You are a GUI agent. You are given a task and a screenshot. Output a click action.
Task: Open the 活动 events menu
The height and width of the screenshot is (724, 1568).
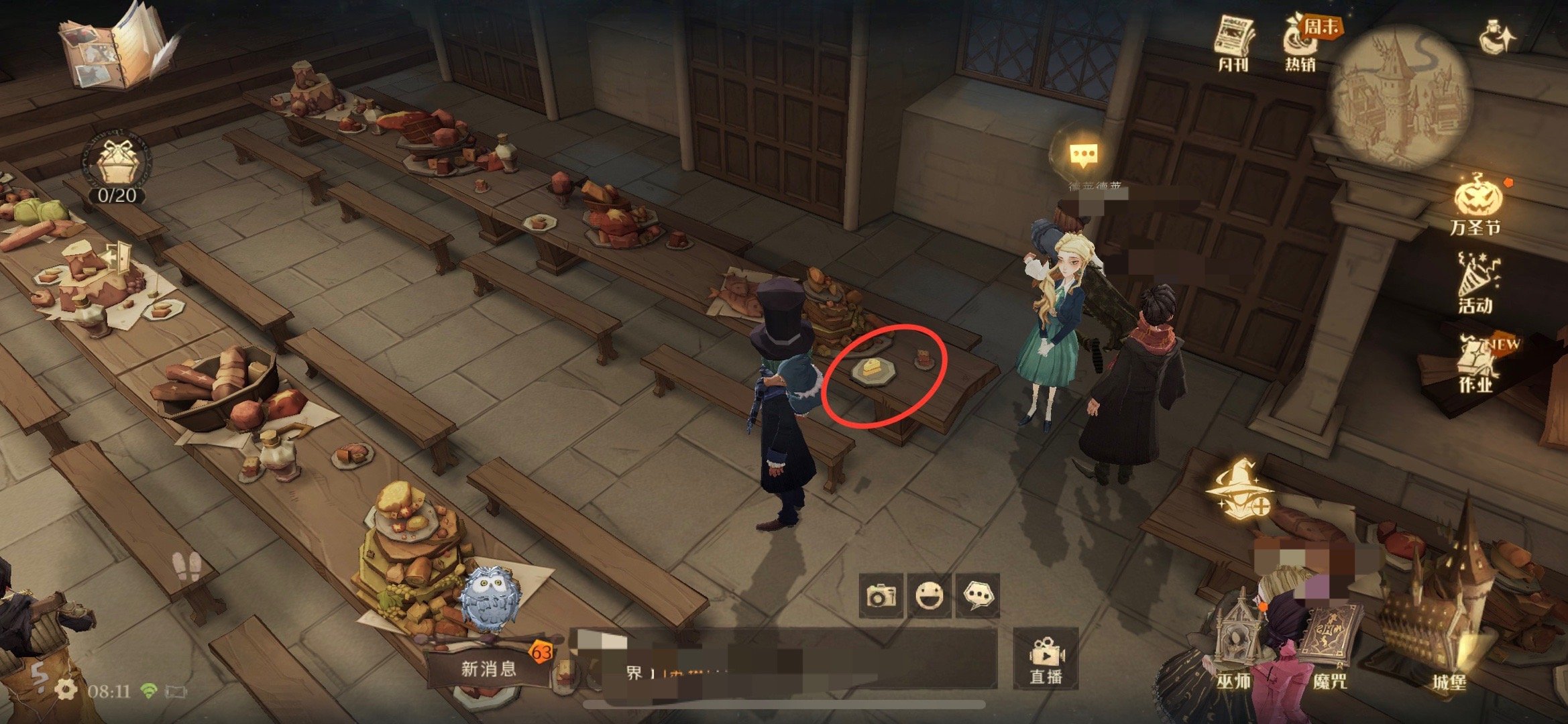pos(1476,284)
